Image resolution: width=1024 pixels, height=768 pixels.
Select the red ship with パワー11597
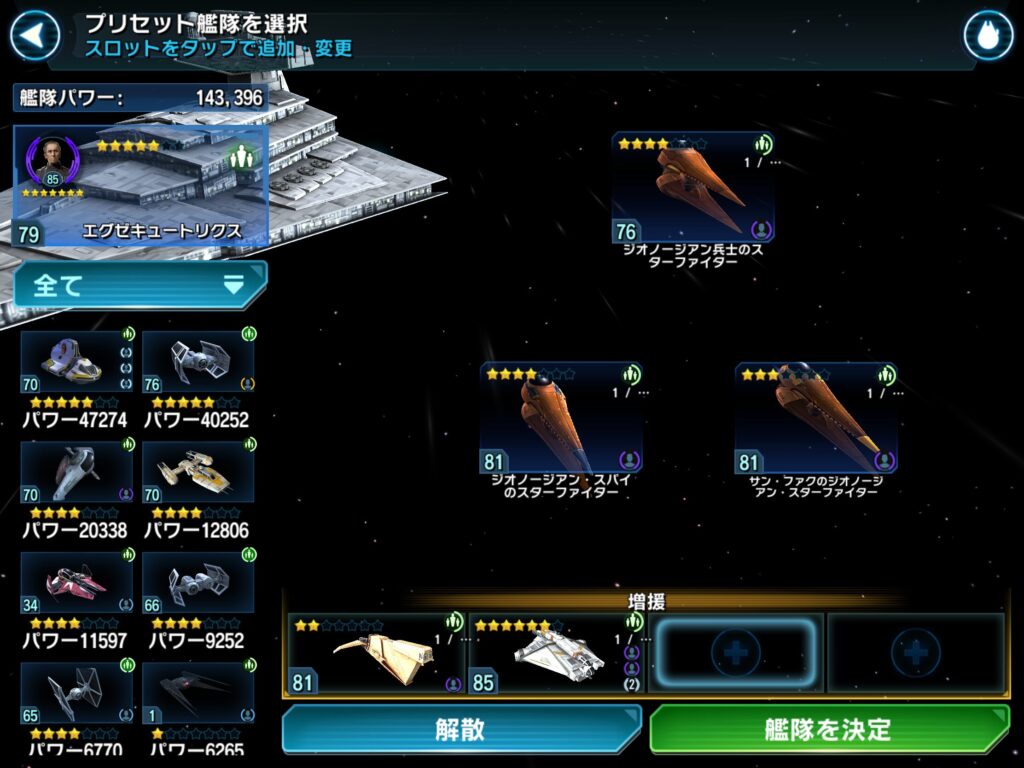[77, 583]
